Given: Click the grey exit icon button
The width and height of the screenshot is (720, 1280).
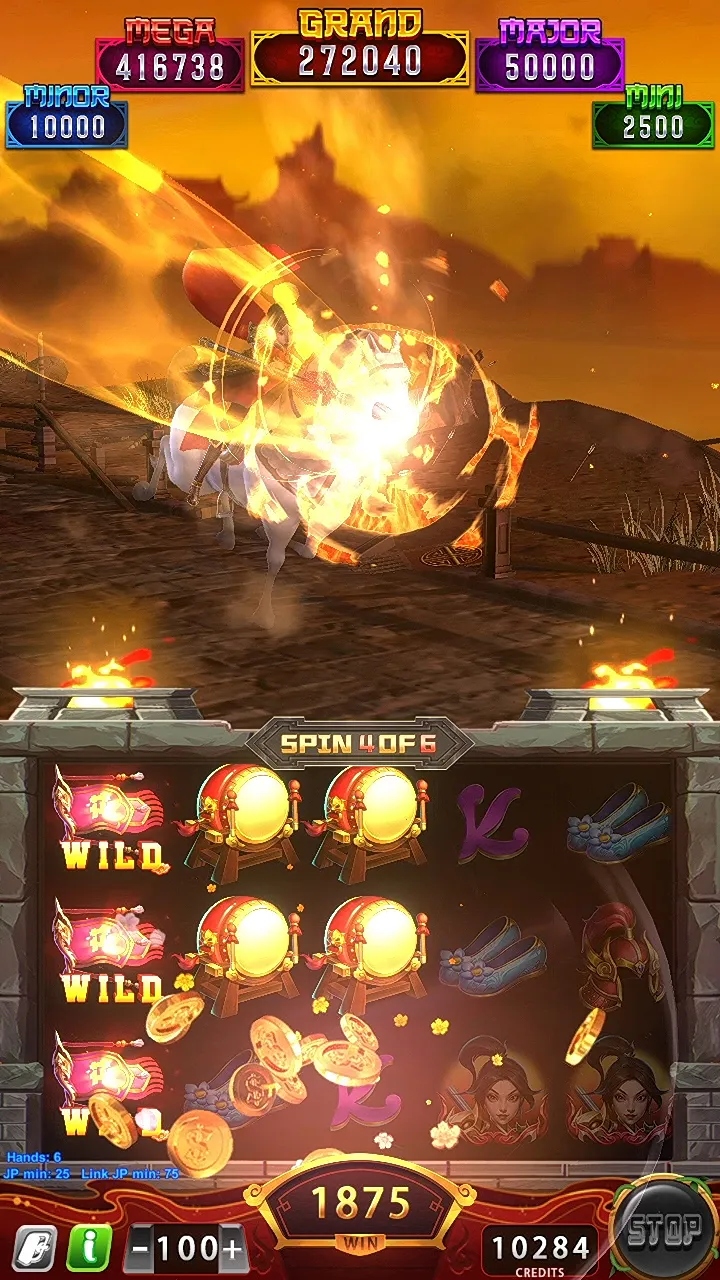Looking at the screenshot, I should [x=33, y=1247].
